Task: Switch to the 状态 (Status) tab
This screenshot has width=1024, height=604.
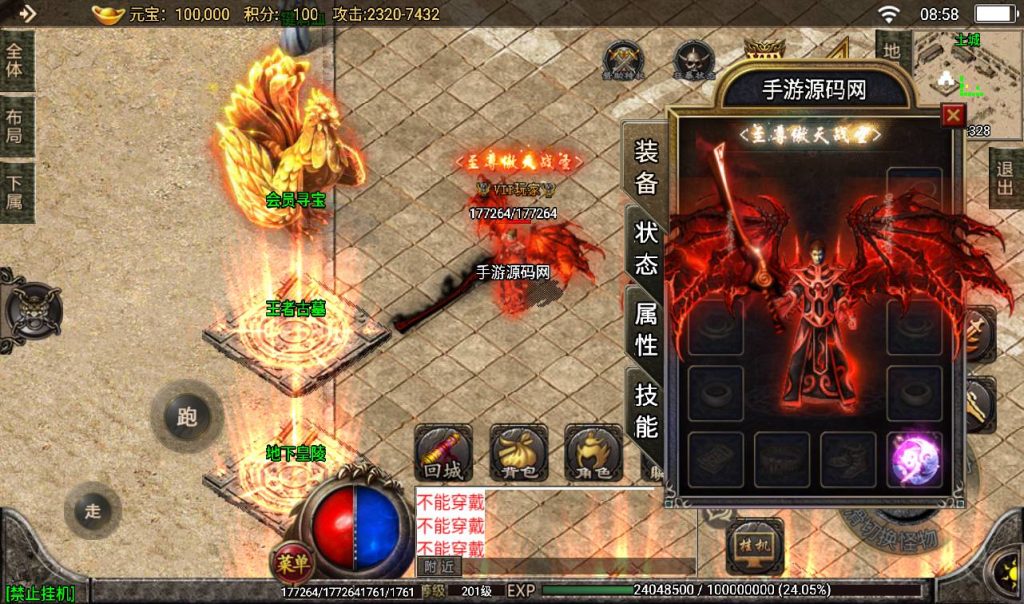Action: pos(646,247)
